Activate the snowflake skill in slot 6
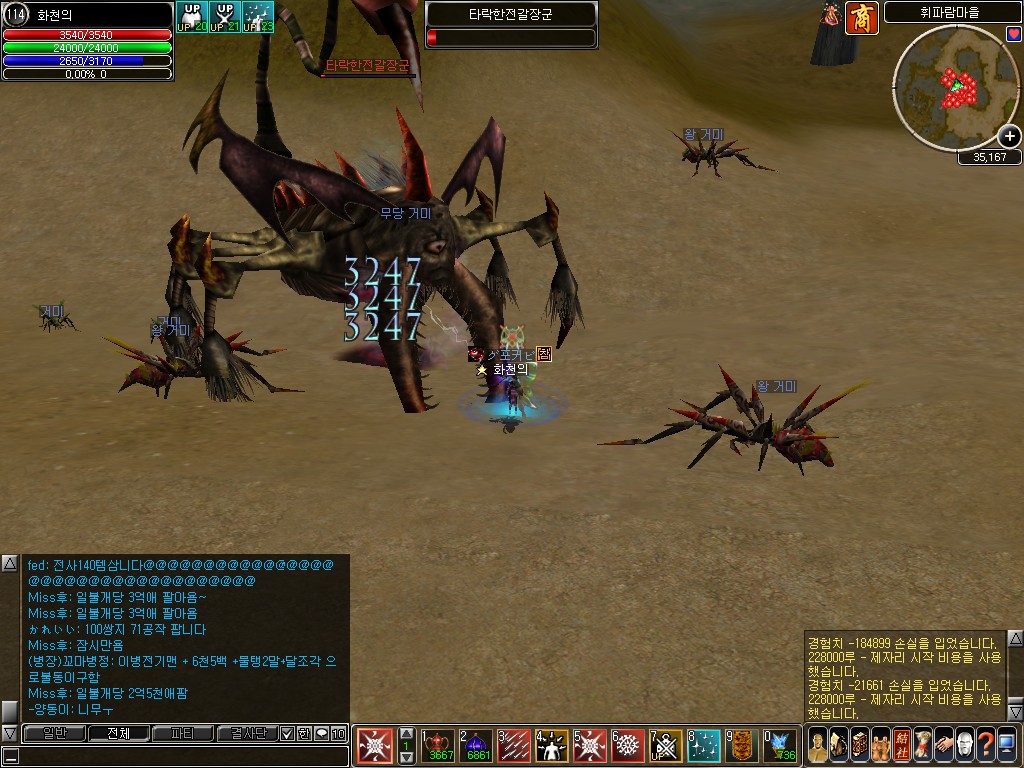 click(628, 746)
